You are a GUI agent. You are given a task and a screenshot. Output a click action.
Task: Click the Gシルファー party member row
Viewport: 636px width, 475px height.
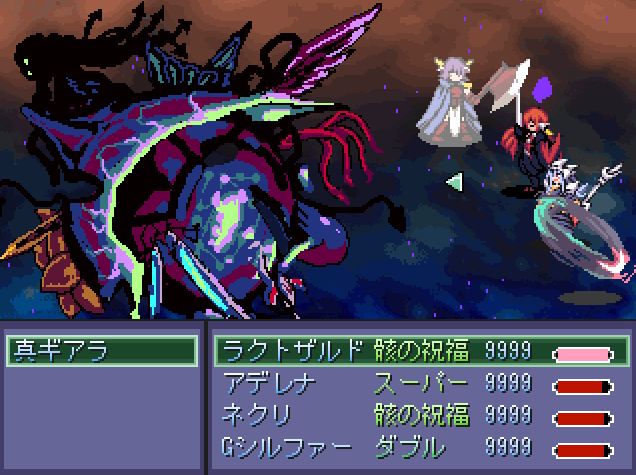coord(420,447)
